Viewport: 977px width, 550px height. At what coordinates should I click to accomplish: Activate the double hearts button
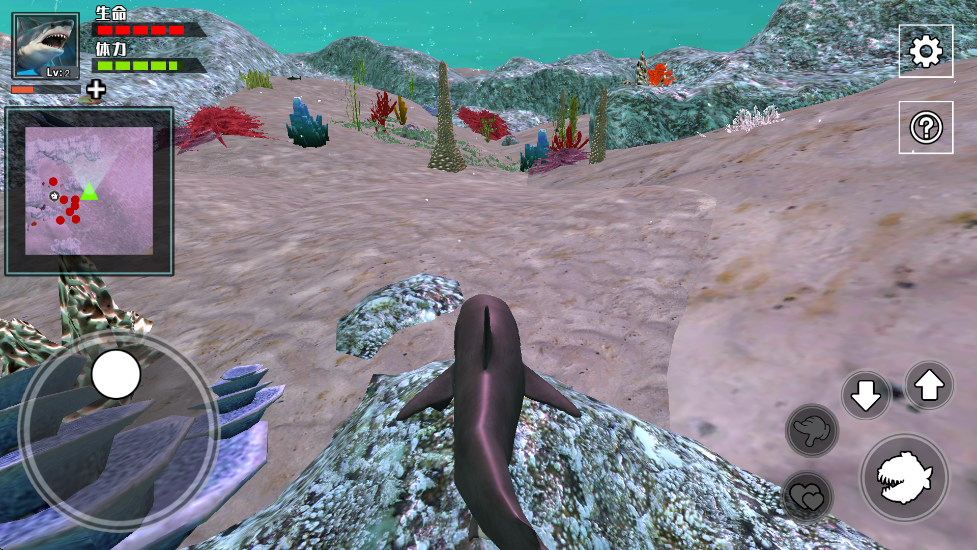click(x=807, y=495)
